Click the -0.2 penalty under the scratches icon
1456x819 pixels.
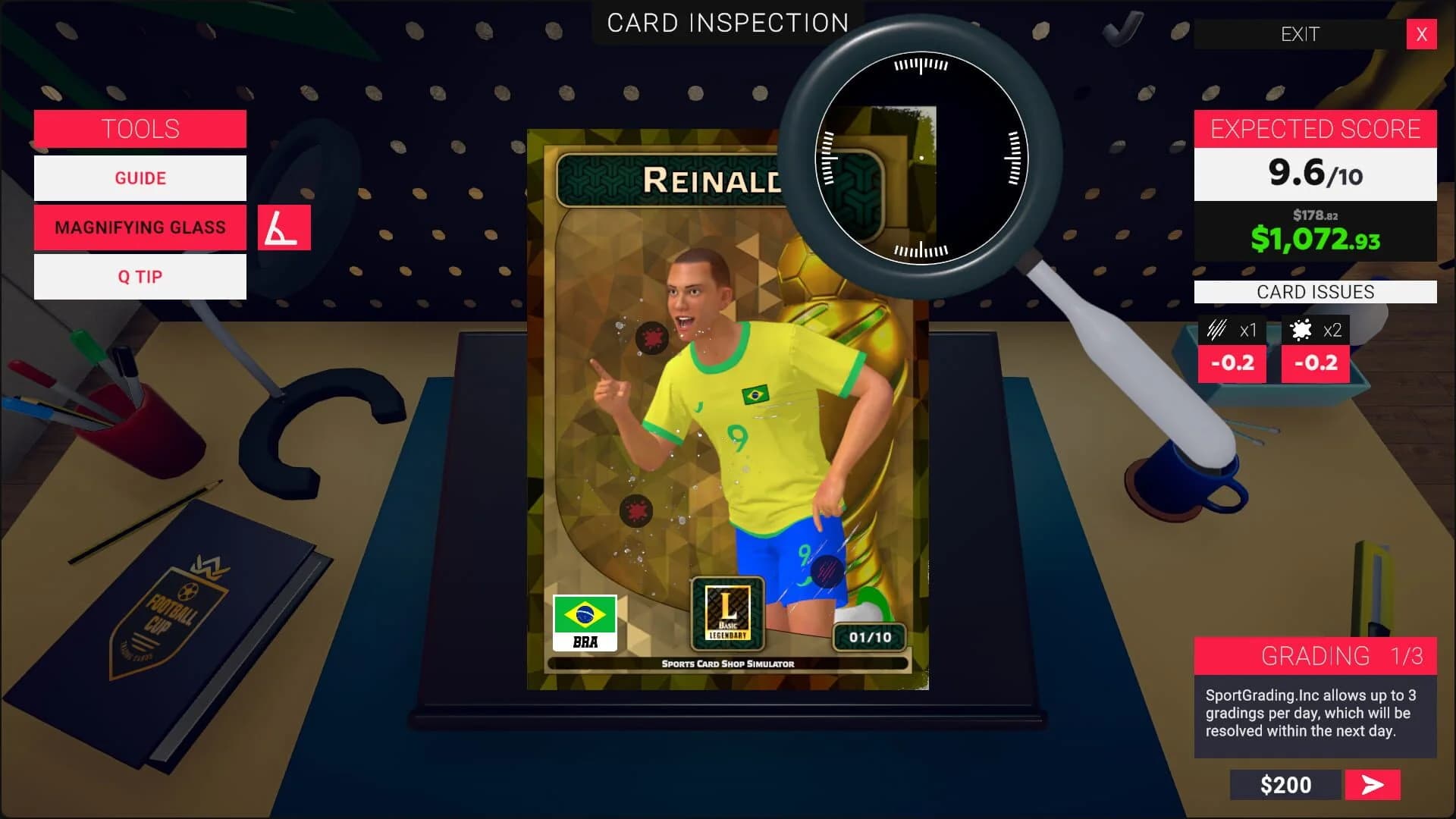click(x=1234, y=363)
